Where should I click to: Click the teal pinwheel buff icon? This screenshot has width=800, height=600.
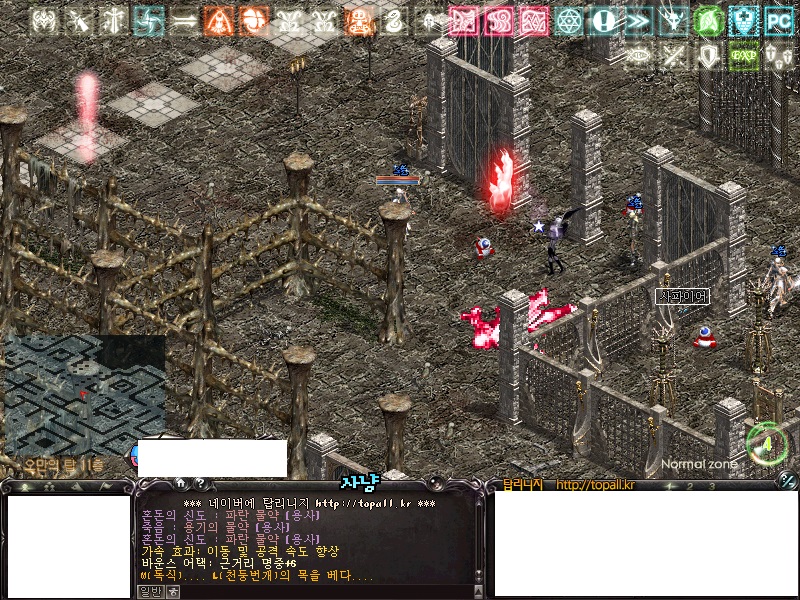tap(148, 20)
